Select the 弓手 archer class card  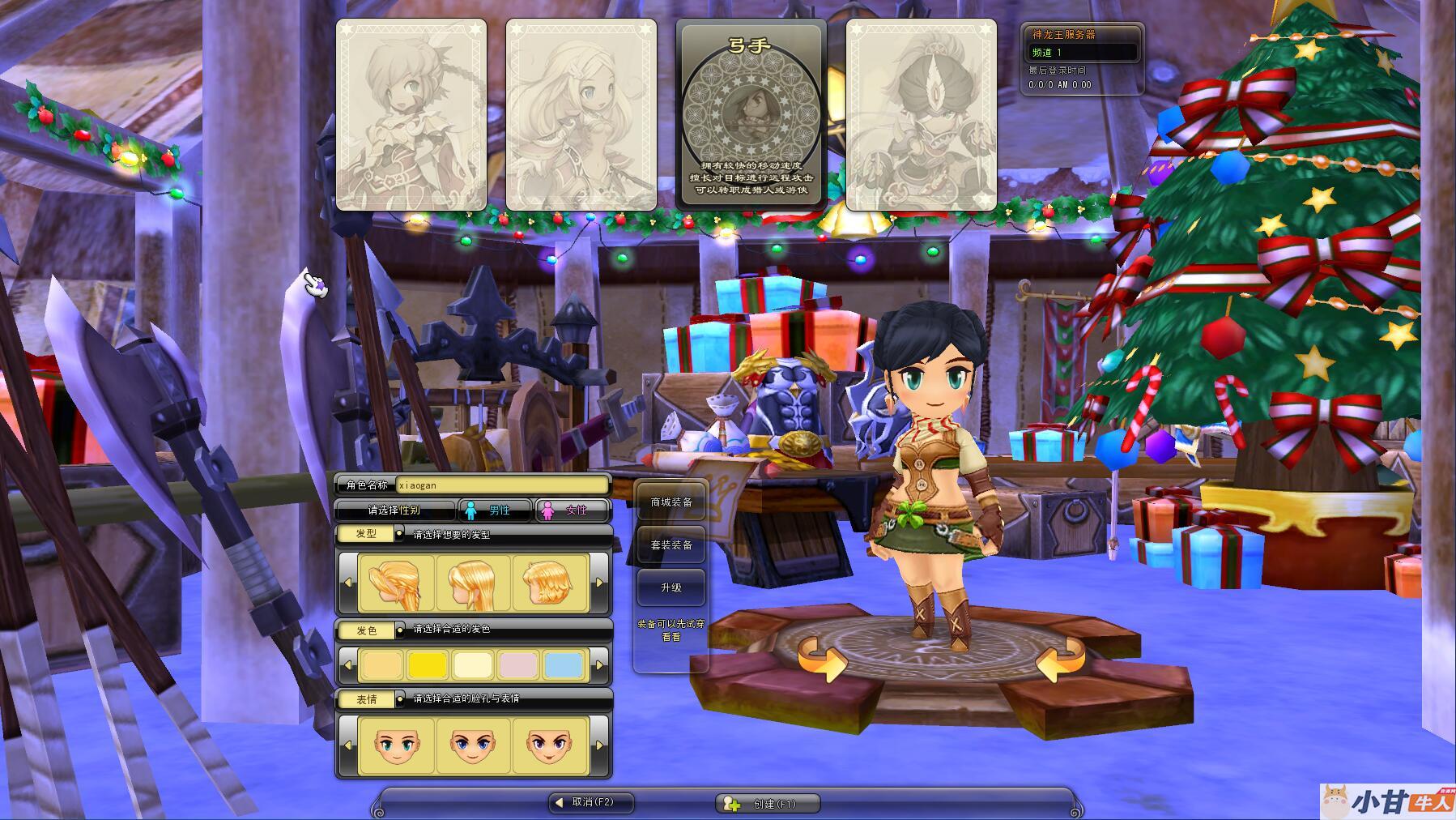pyautogui.click(x=751, y=115)
